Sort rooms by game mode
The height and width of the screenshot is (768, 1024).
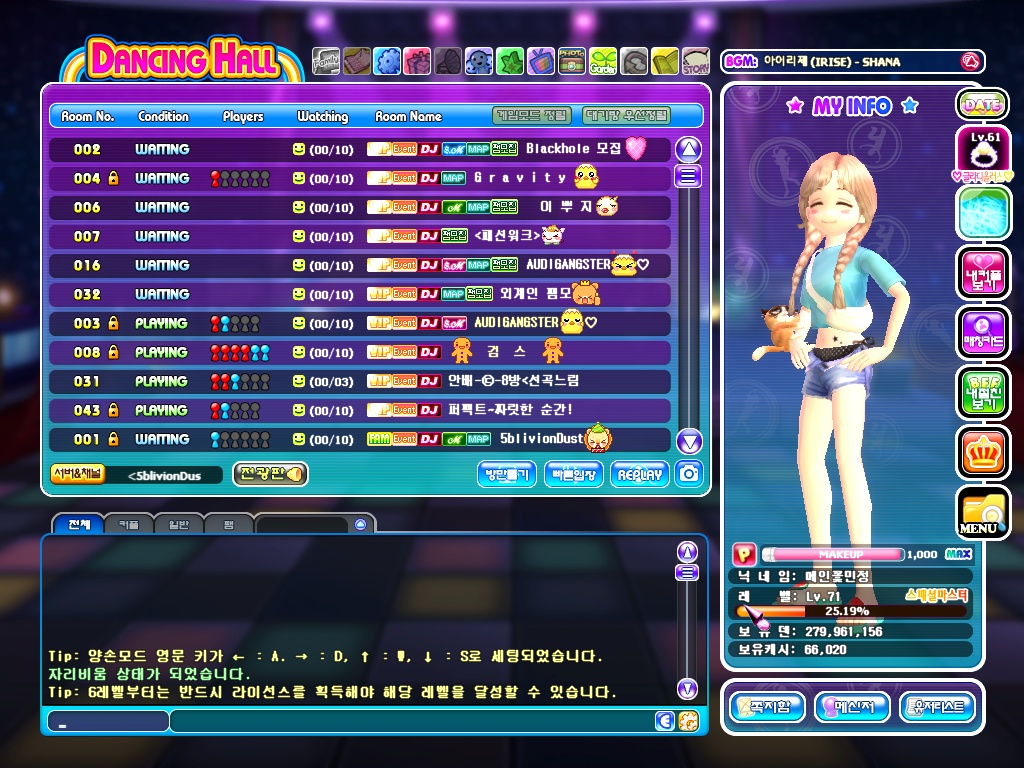(534, 116)
